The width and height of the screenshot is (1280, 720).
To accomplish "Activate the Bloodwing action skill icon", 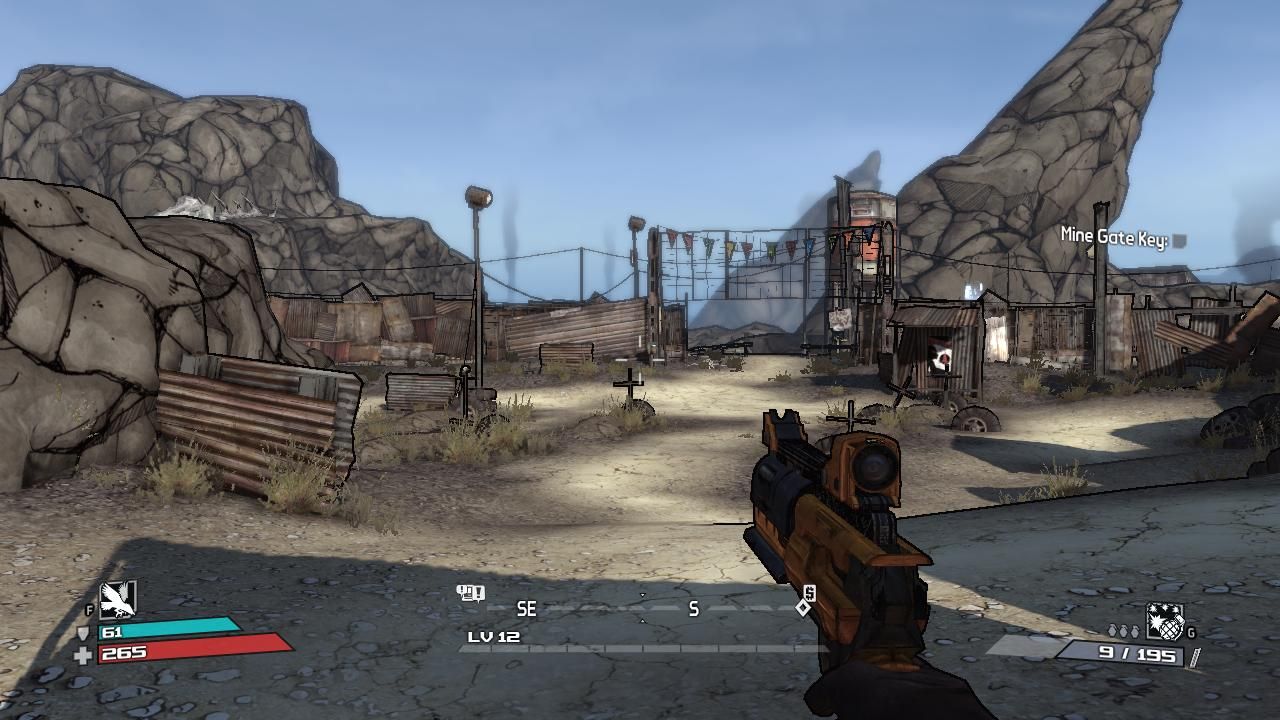I will point(117,600).
